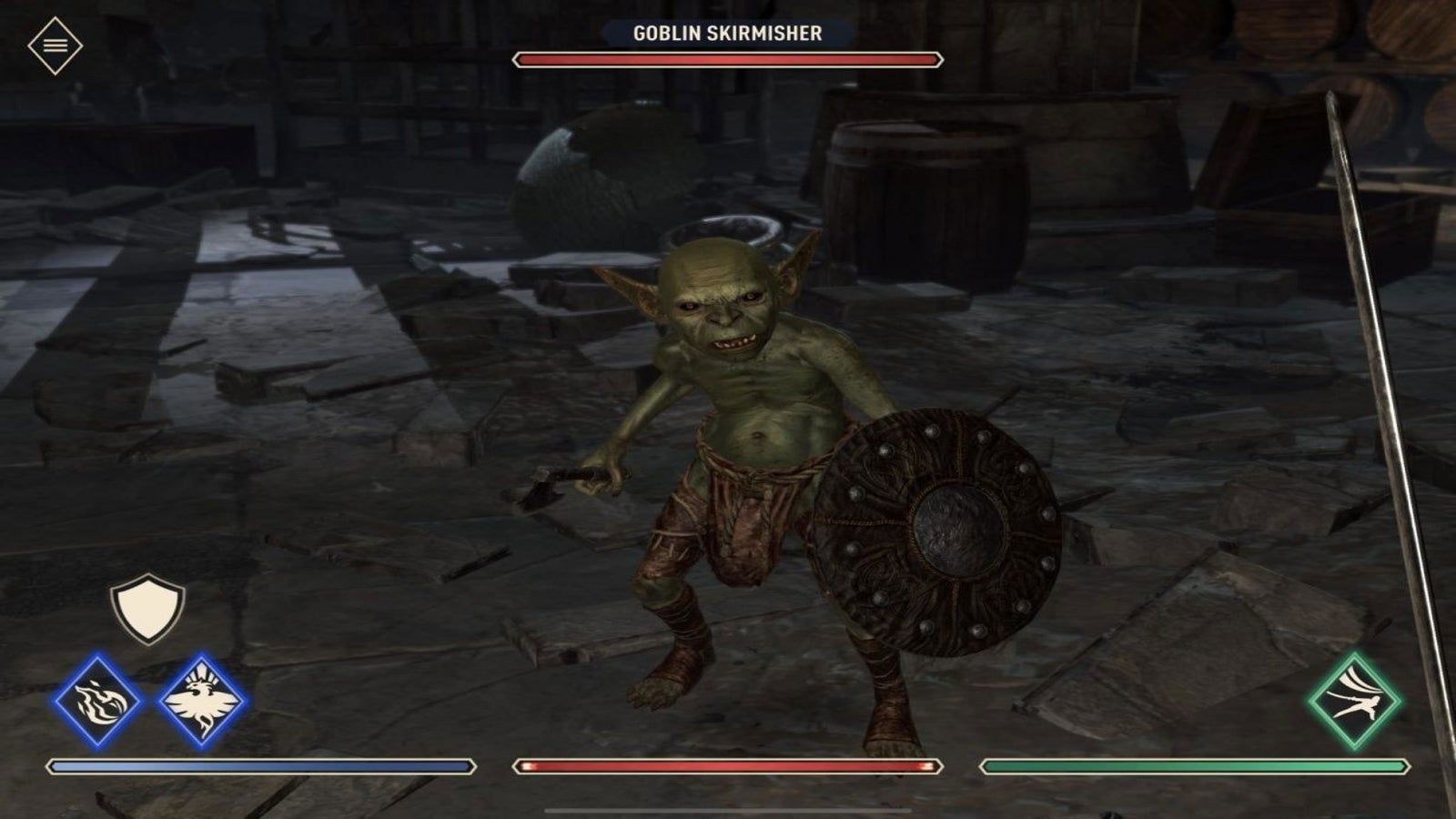Tap the shield block button

[x=147, y=608]
